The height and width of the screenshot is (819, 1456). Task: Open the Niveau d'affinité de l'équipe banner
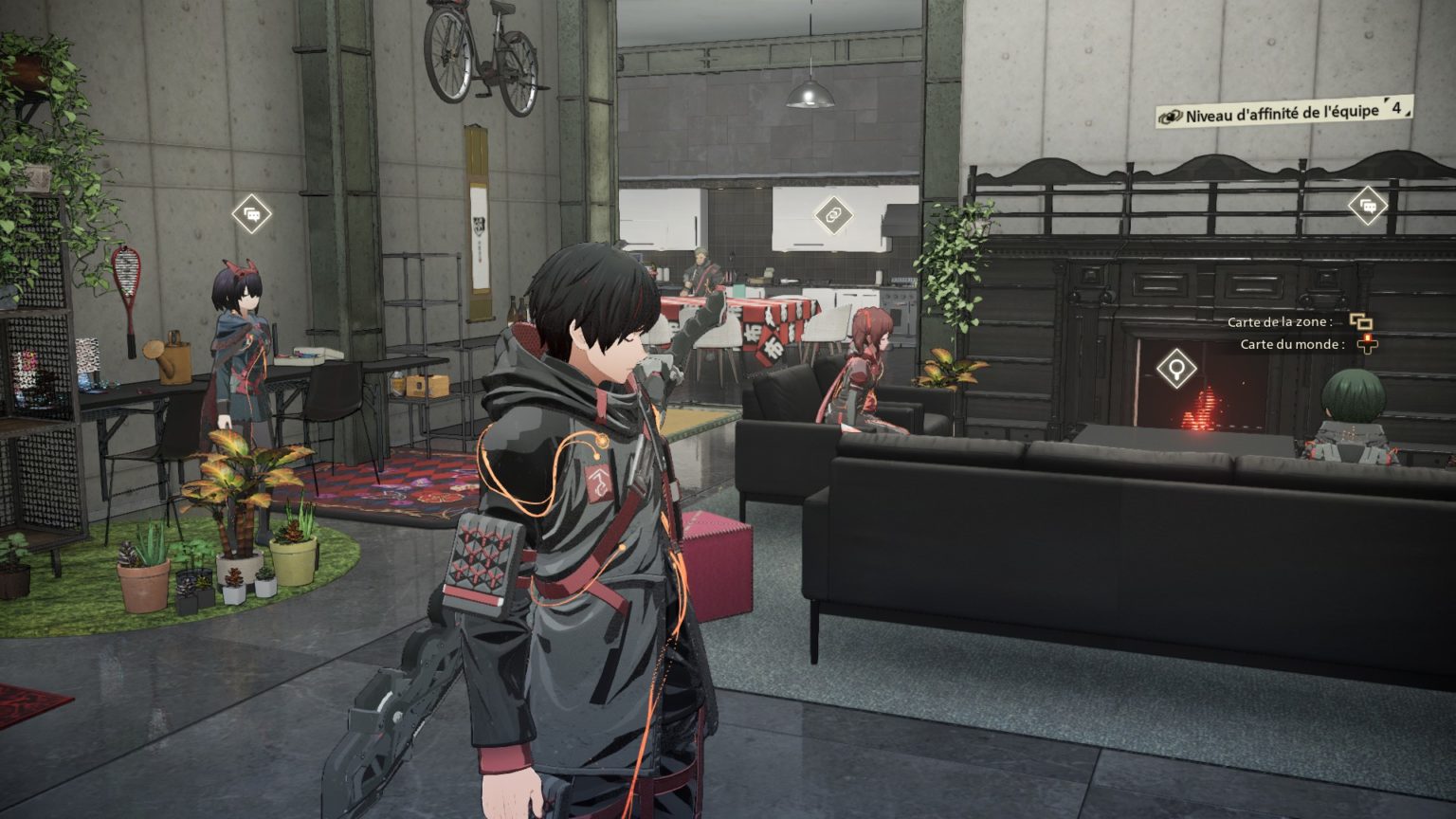click(x=1283, y=113)
